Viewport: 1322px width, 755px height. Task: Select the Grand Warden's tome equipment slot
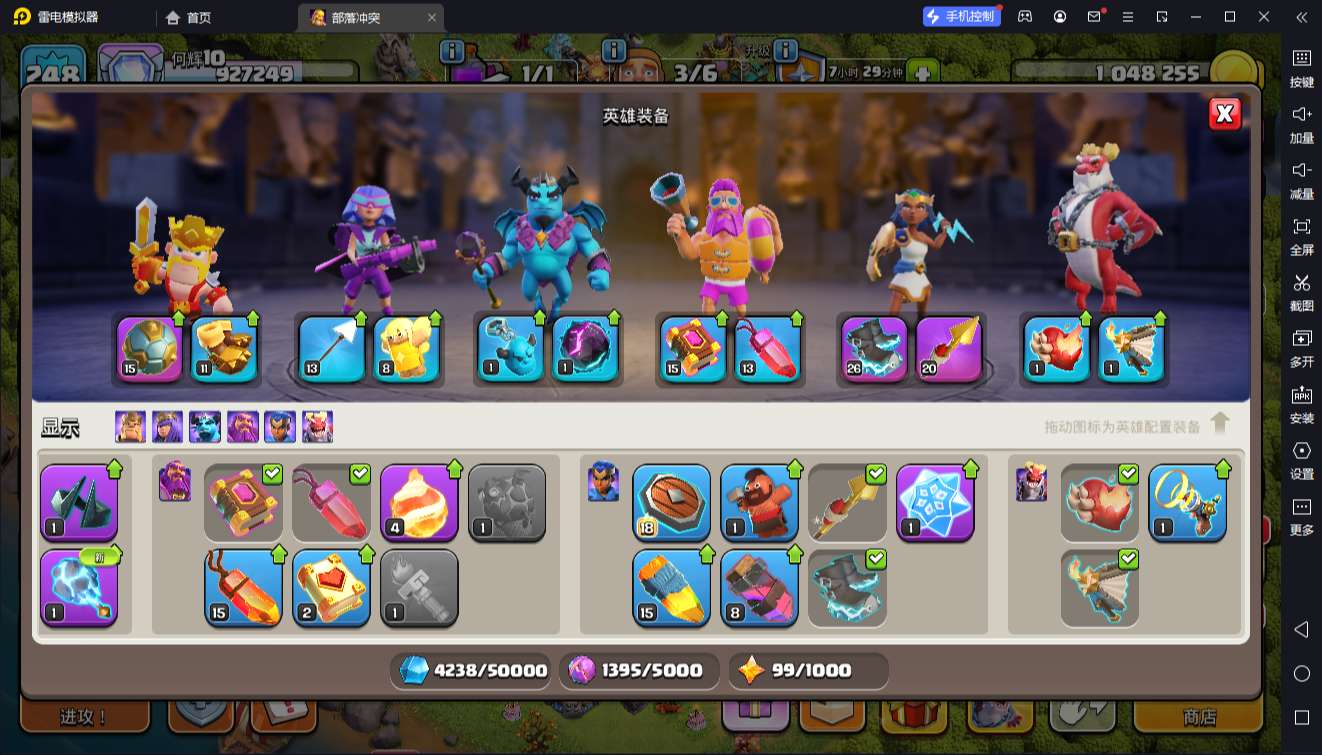tap(692, 348)
